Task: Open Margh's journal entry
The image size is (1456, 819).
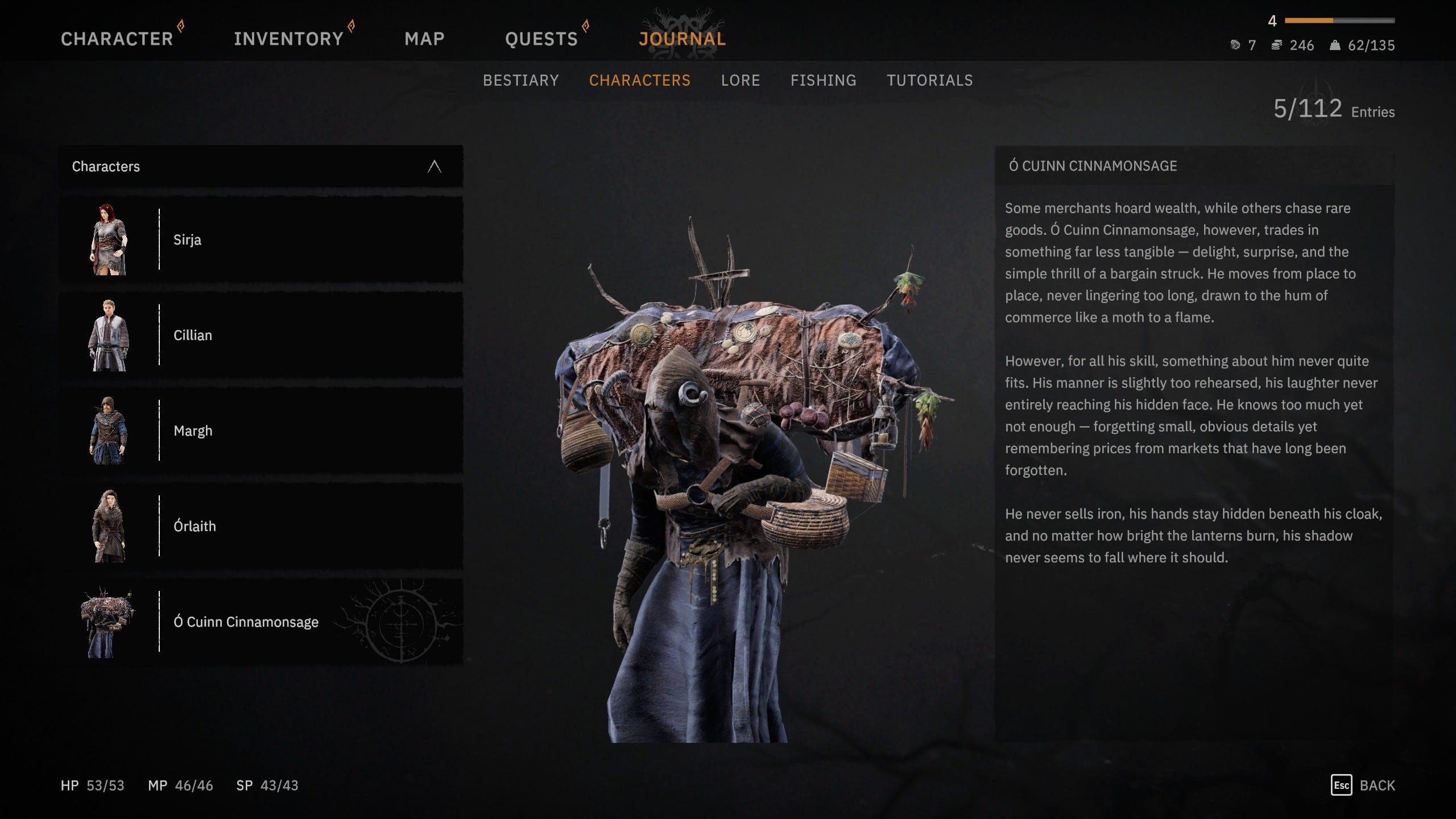Action: pyautogui.click(x=260, y=431)
